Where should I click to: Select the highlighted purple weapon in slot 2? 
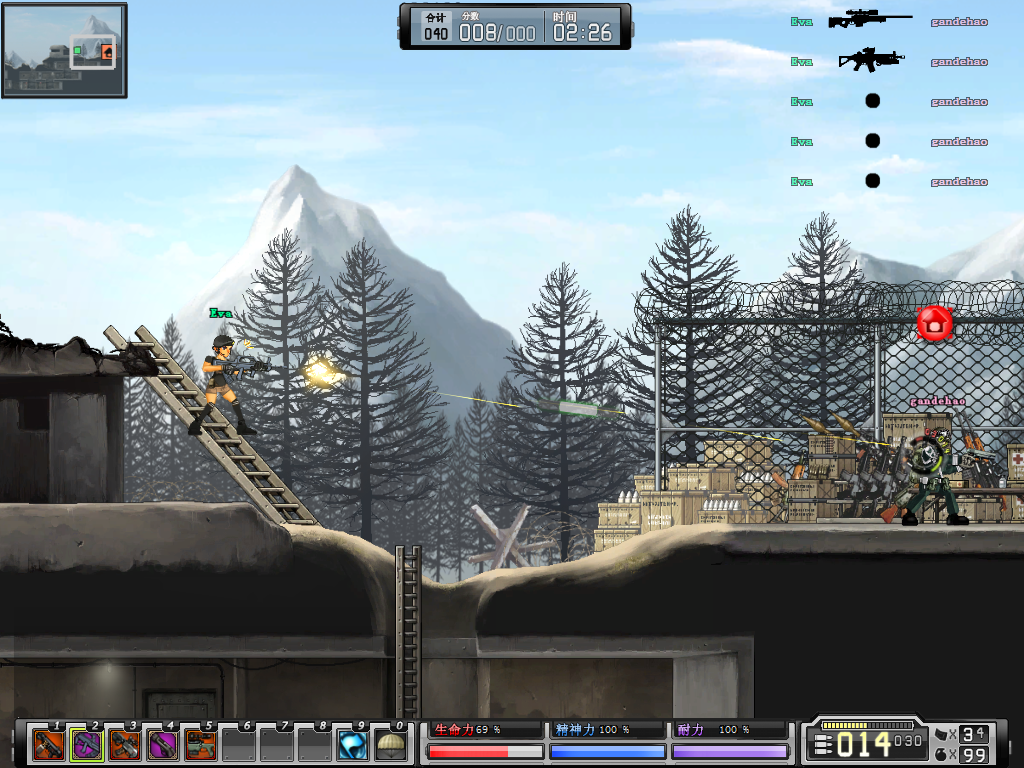[x=86, y=745]
